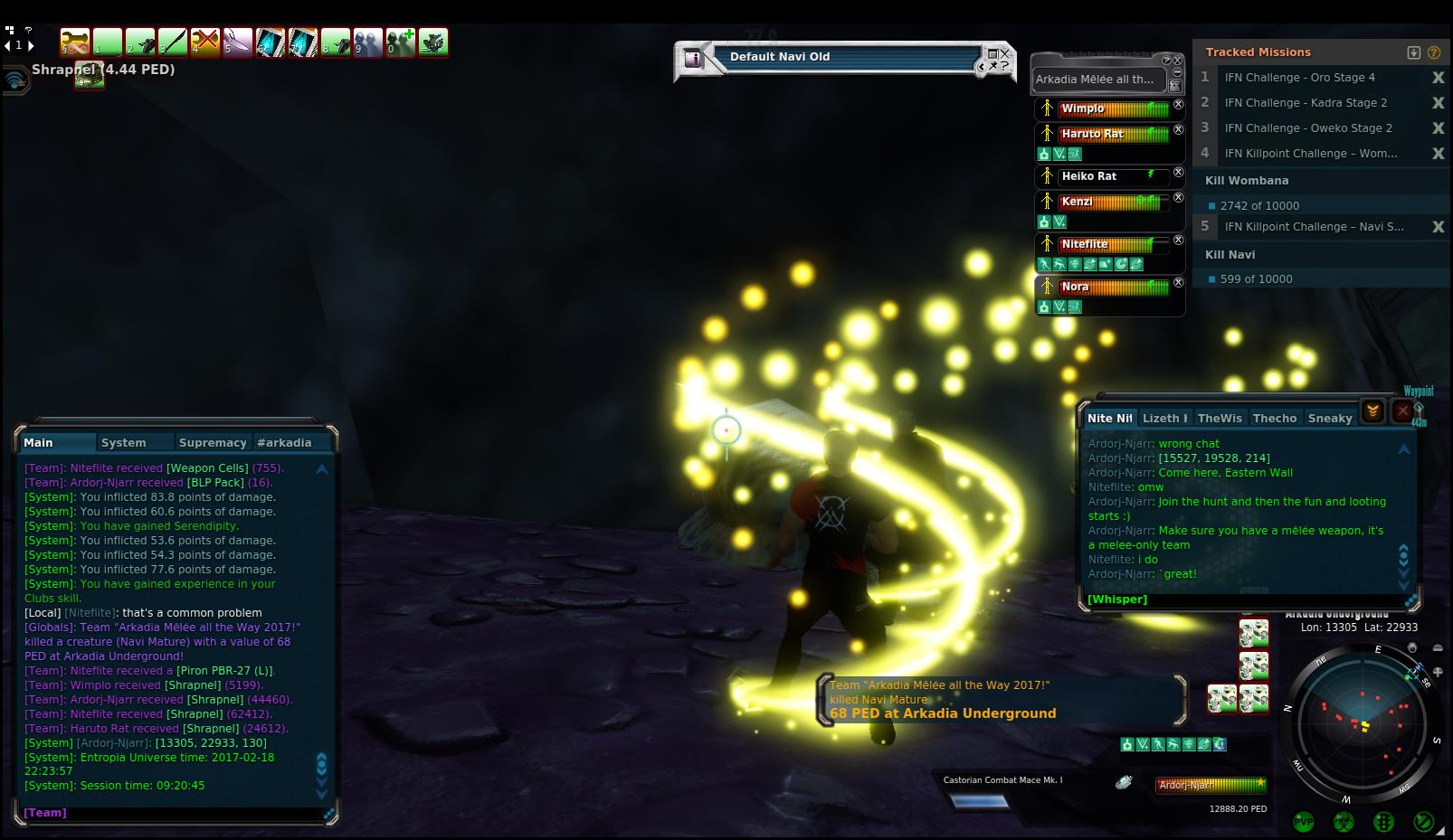1453x840 pixels.
Task: Open the Sneaky whisper tab
Action: (x=1330, y=419)
